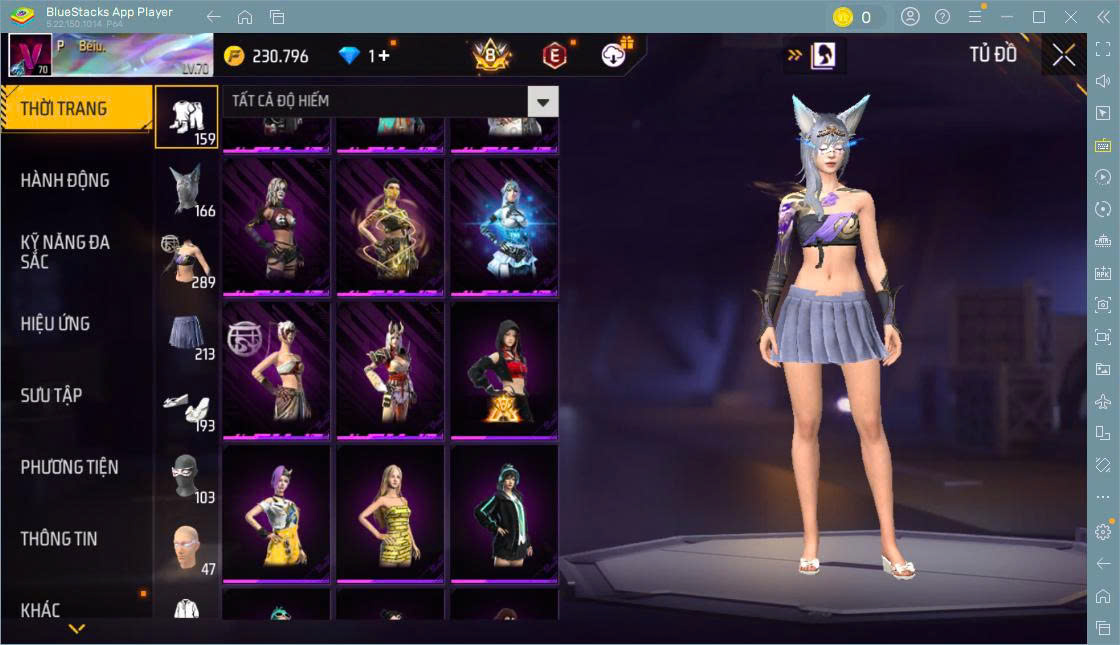Open the Phương Tiện tab
This screenshot has width=1120, height=645.
pyautogui.click(x=69, y=467)
